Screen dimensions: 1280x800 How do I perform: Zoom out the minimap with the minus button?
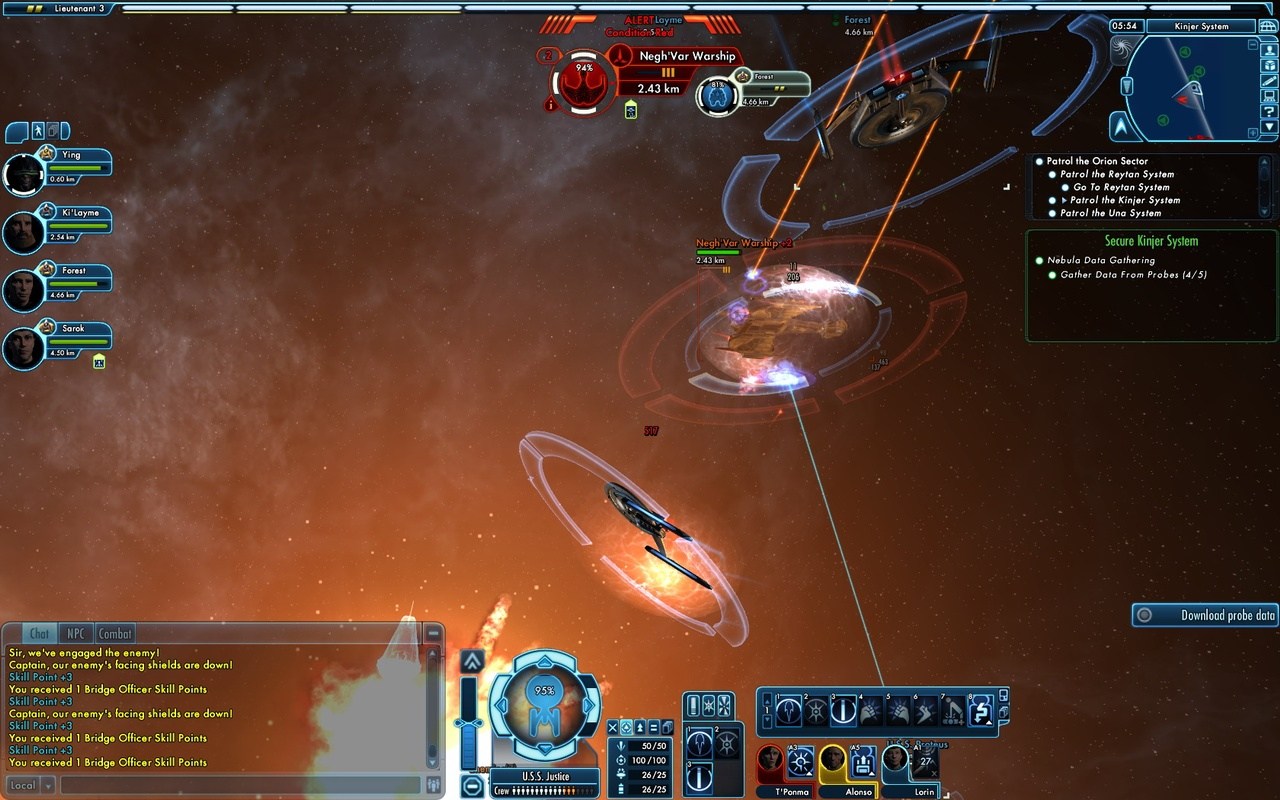[x=1253, y=45]
